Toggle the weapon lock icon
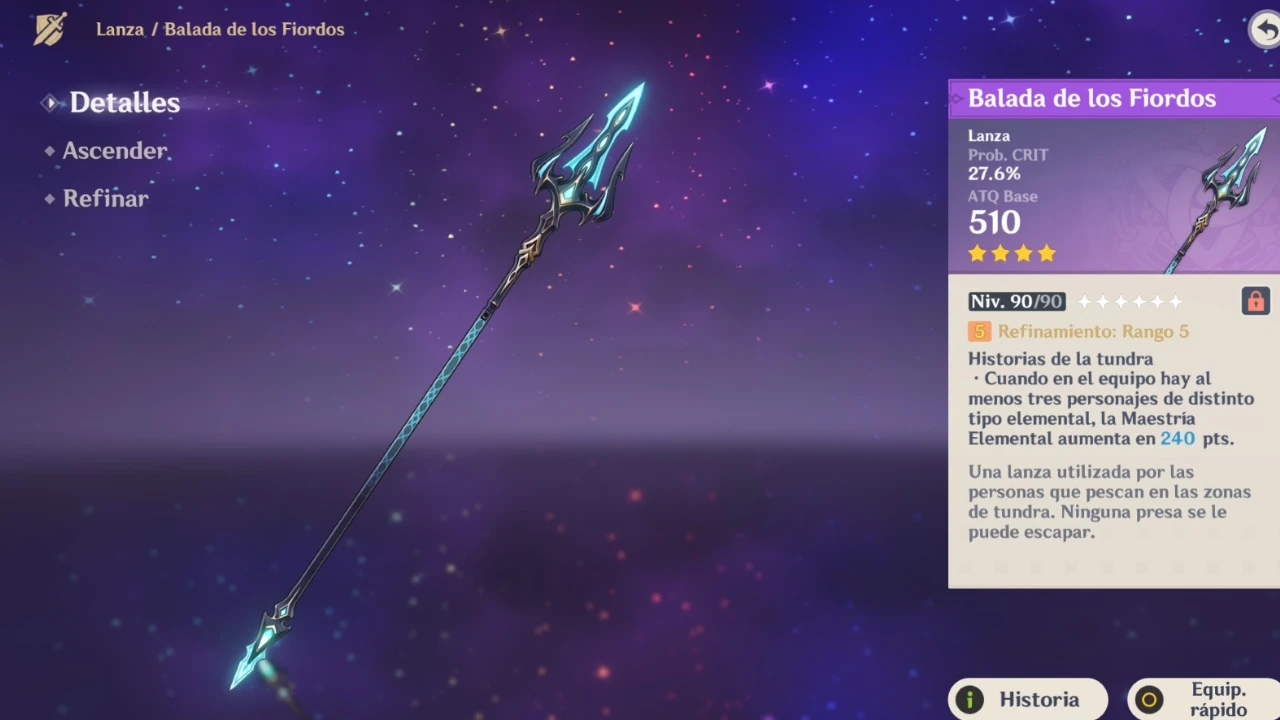1280x720 pixels. [1255, 301]
